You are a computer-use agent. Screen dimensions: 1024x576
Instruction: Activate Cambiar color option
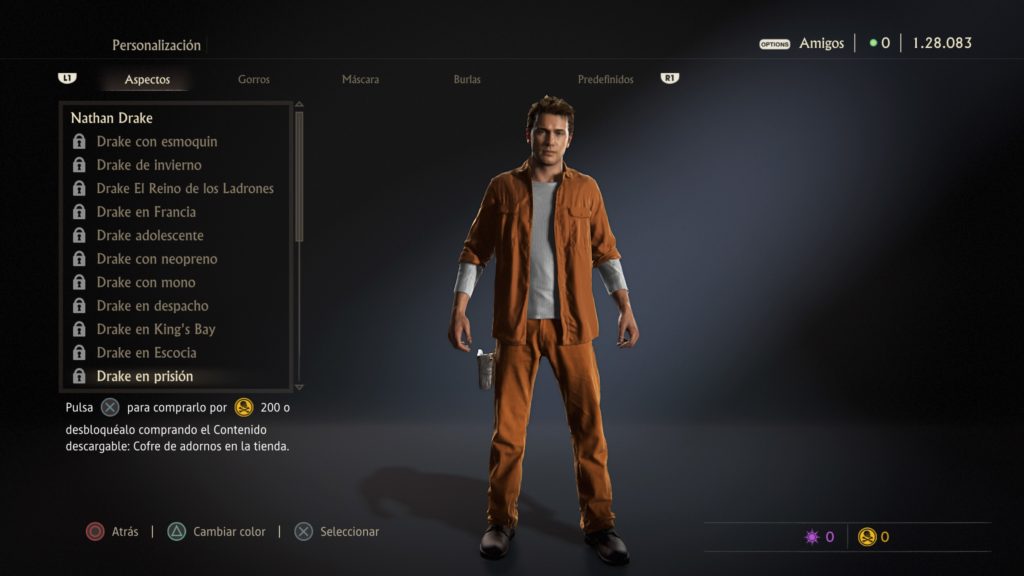pyautogui.click(x=218, y=532)
